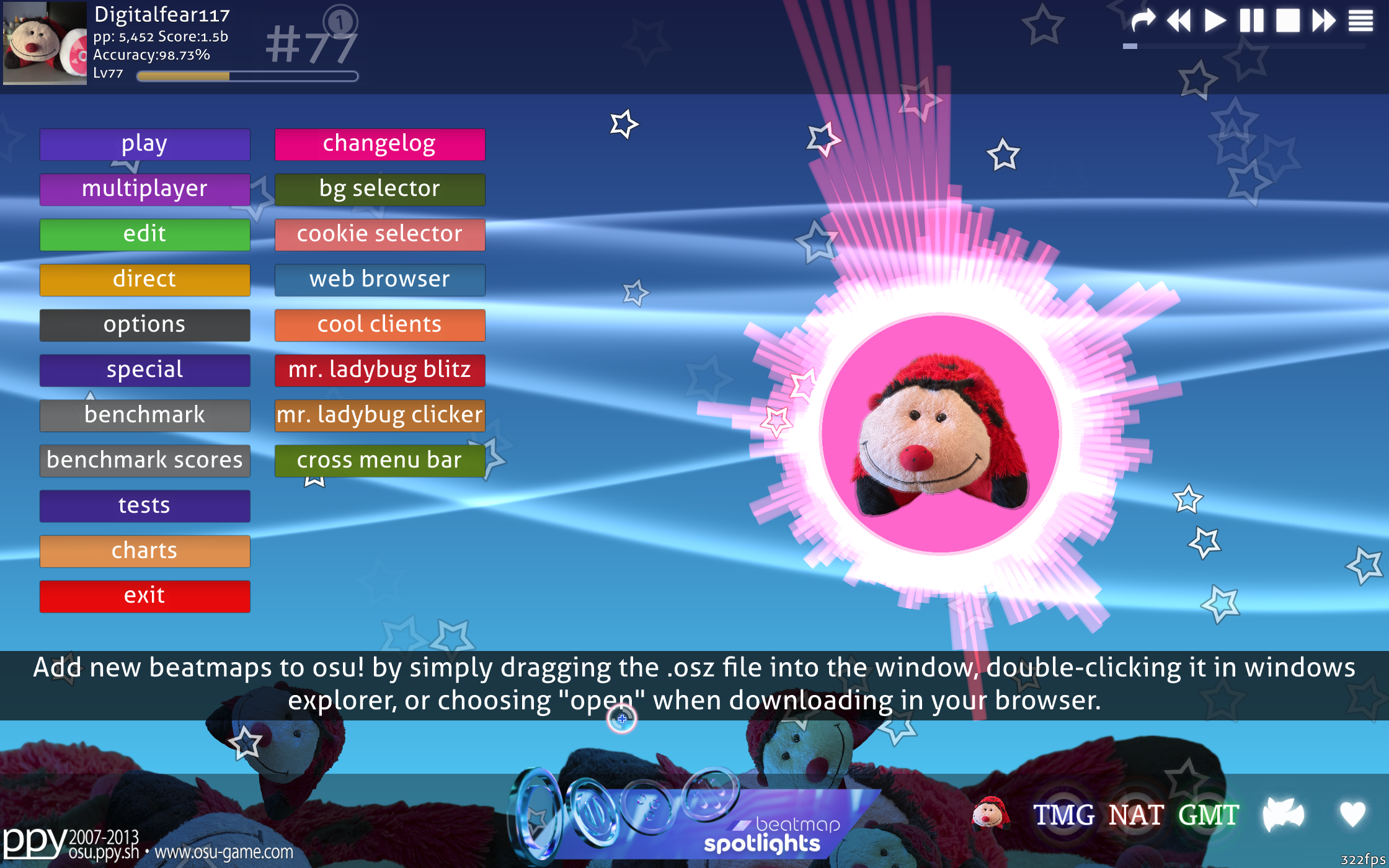The width and height of the screenshot is (1389, 868).
Task: Start mr. ladybug blitz
Action: (379, 370)
